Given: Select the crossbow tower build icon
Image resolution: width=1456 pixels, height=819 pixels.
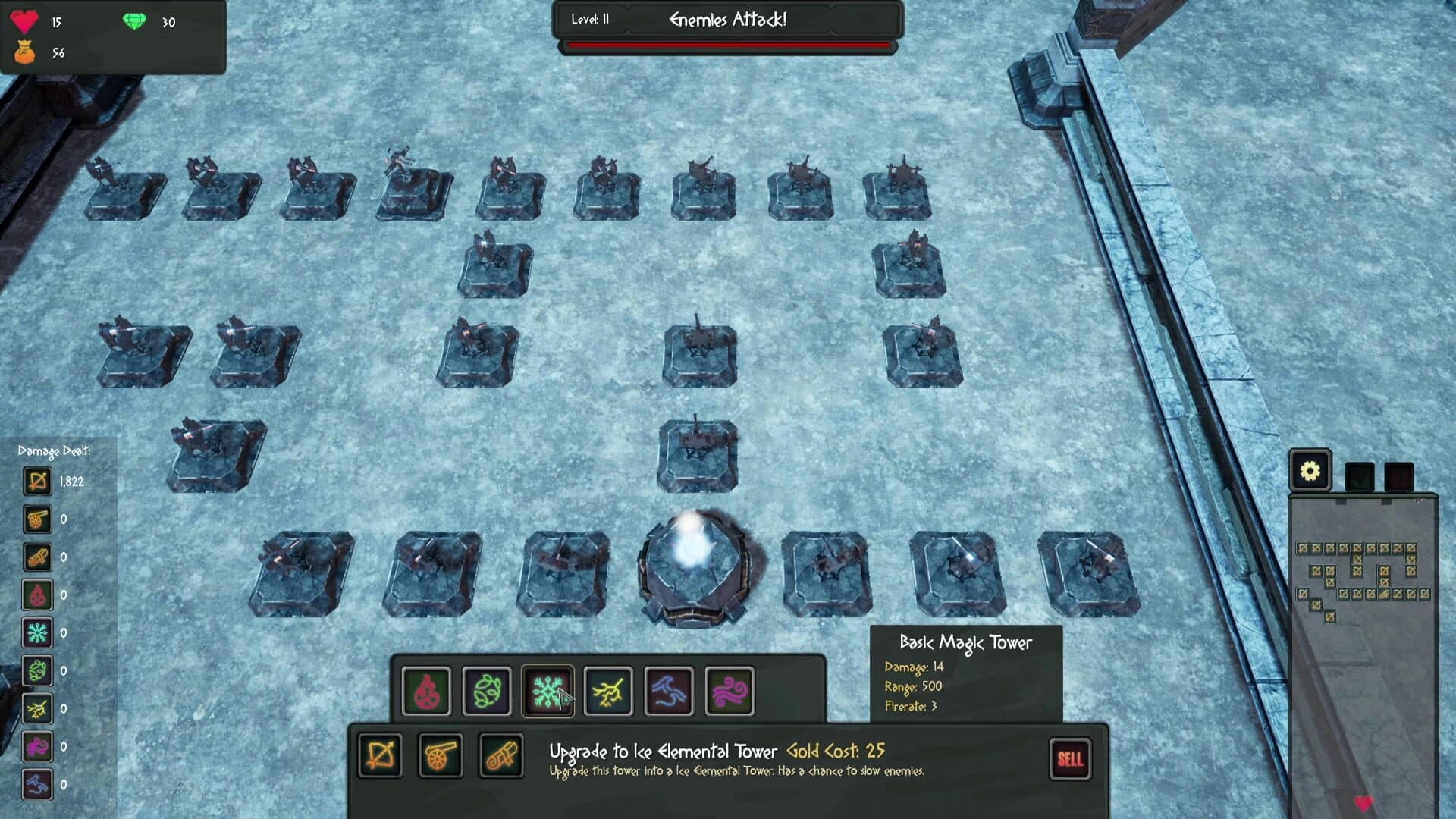Looking at the screenshot, I should click(x=383, y=756).
